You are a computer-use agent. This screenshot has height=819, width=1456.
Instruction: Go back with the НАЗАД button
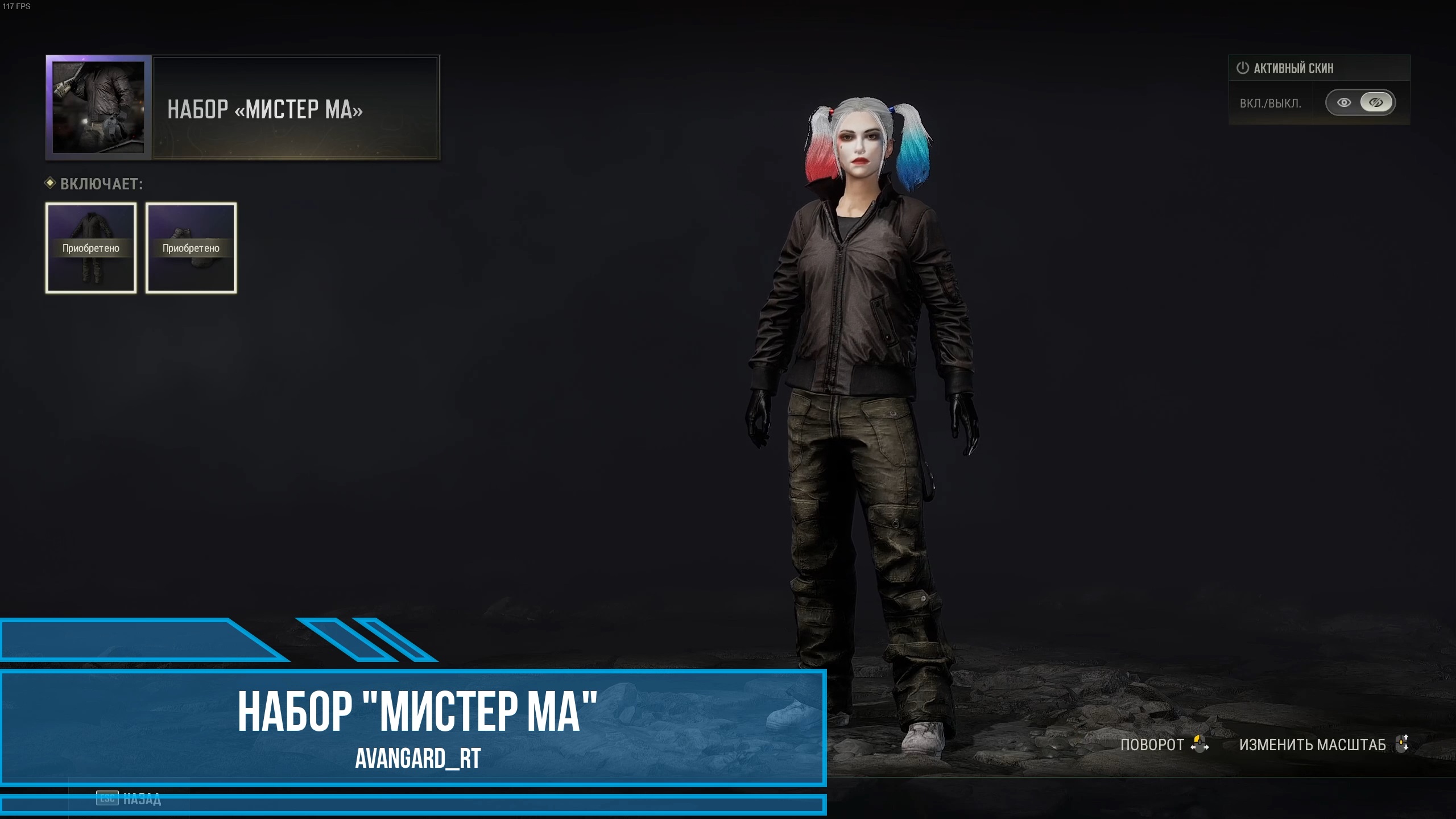(130, 799)
